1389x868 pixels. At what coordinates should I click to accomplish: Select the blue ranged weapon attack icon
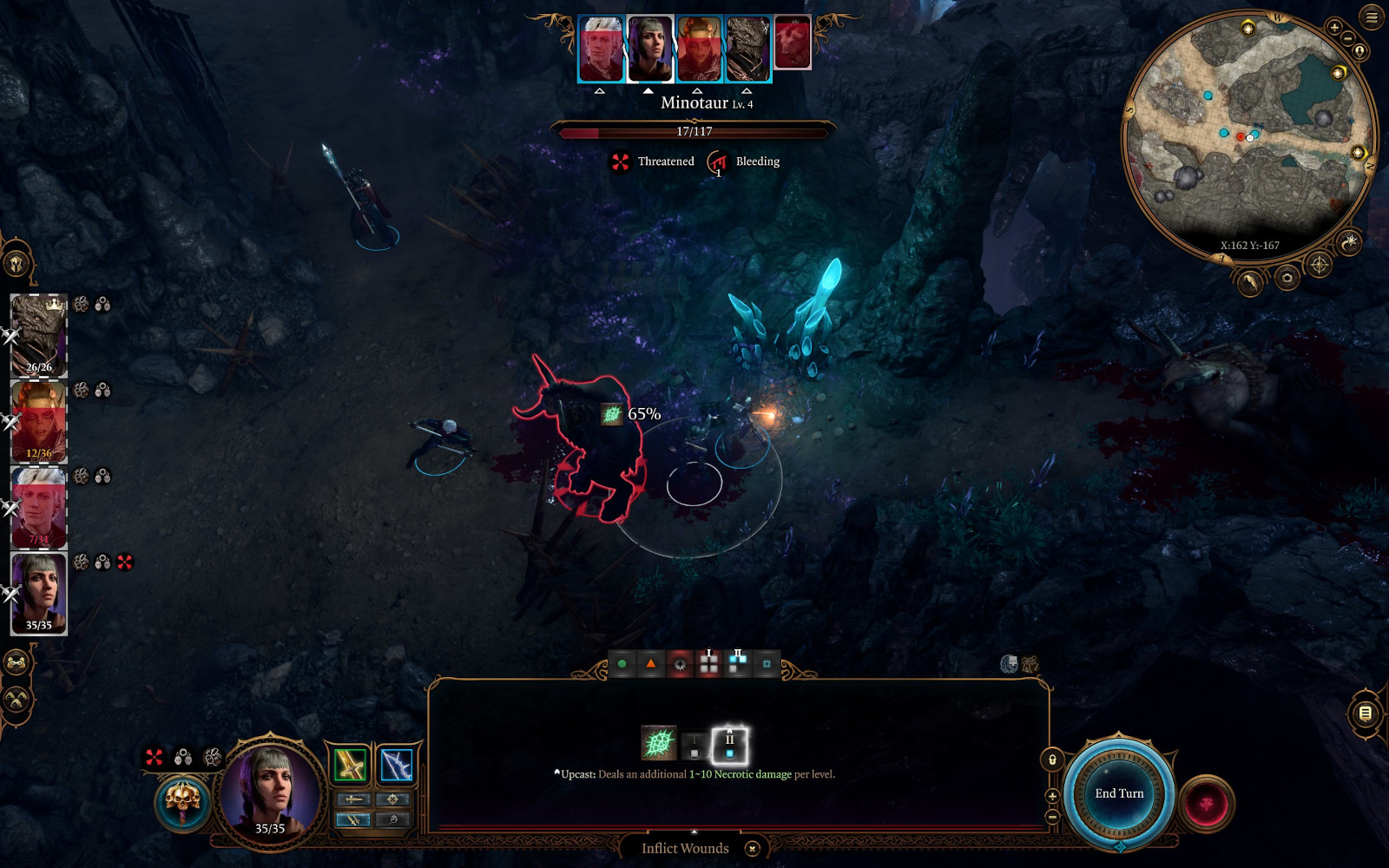click(396, 765)
